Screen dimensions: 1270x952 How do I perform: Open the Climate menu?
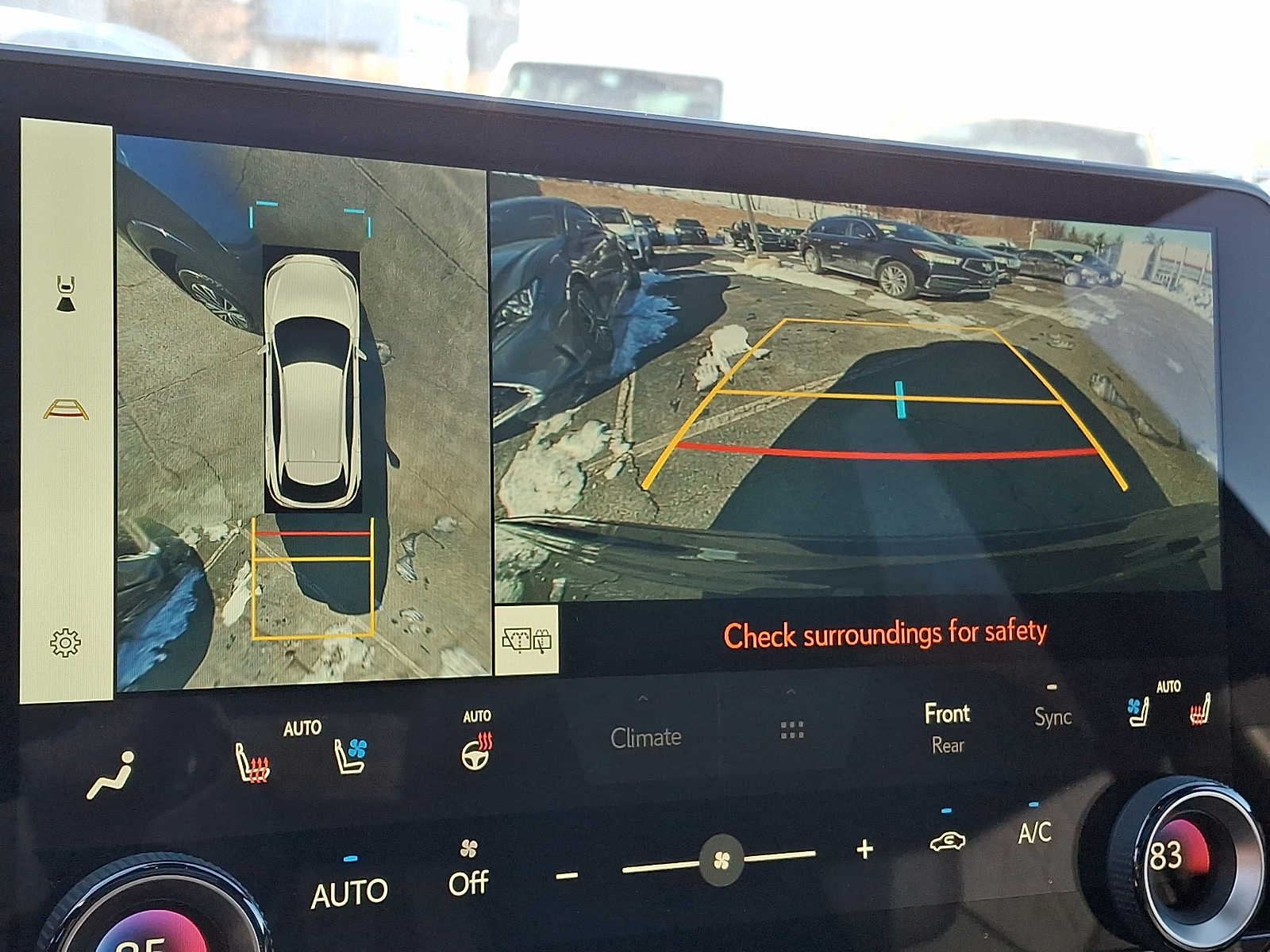(645, 736)
